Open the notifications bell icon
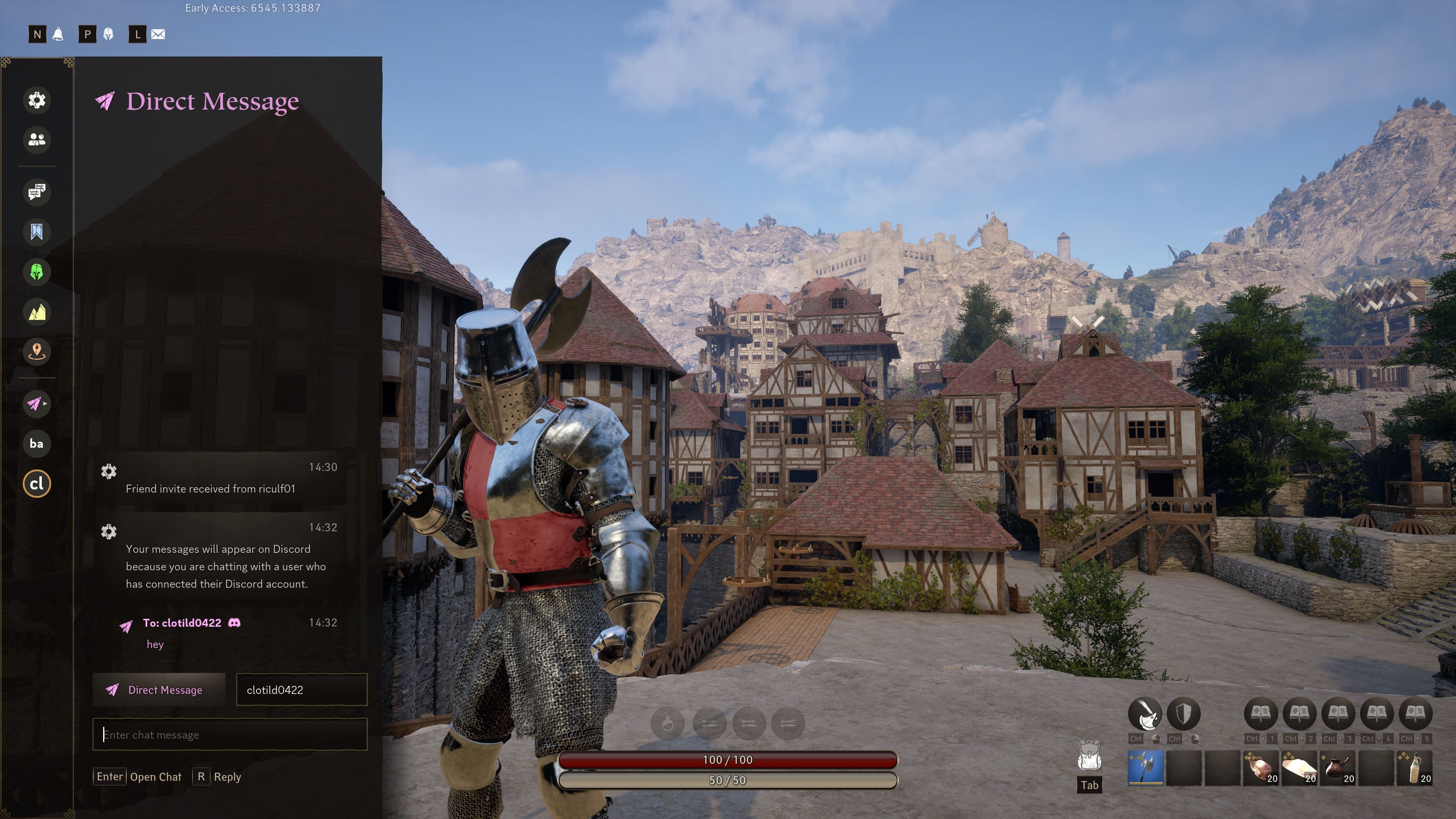Screen dimensions: 1456x819 (x=58, y=35)
